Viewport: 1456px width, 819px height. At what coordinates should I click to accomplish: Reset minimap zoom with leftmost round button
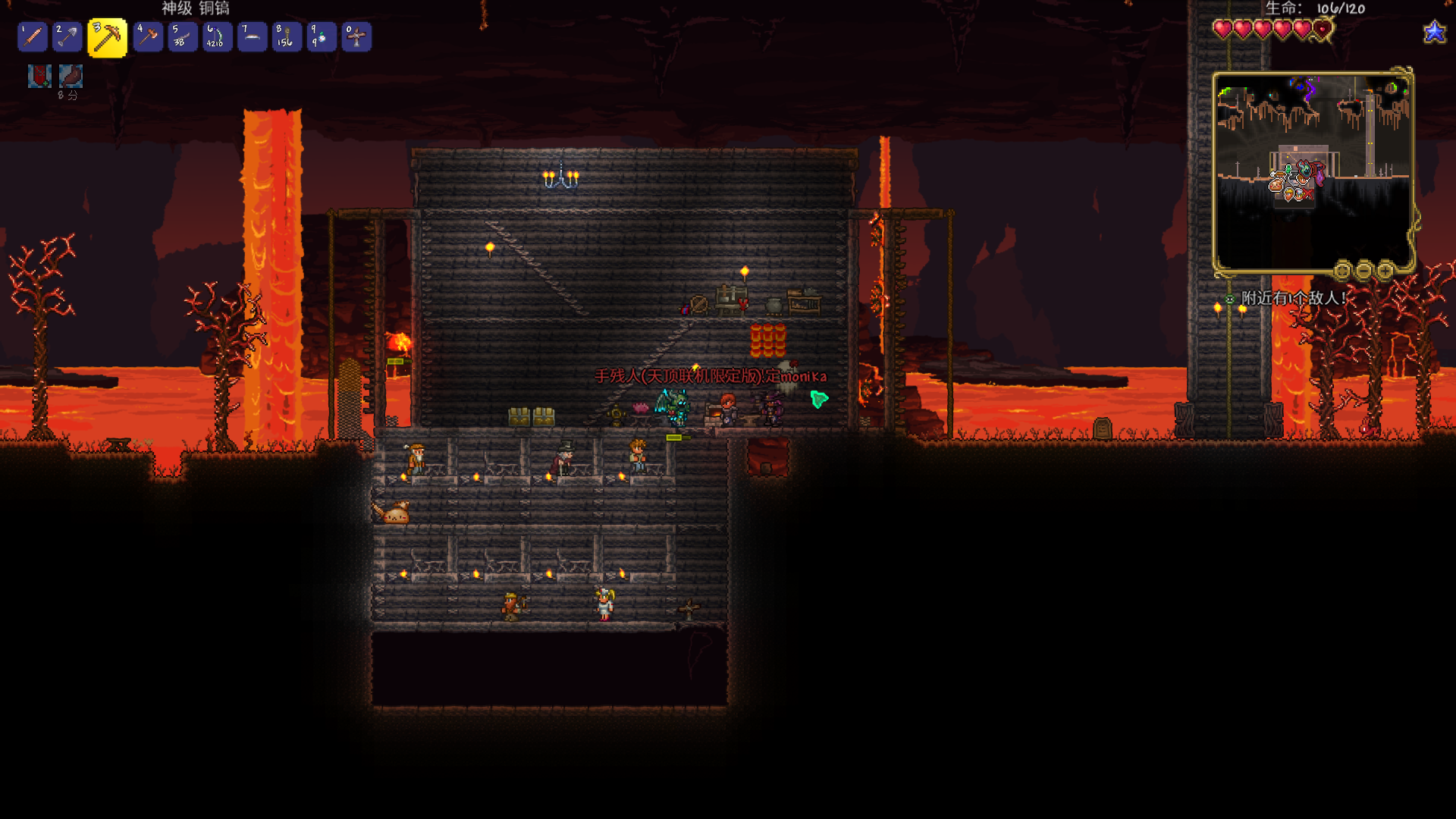point(1343,270)
